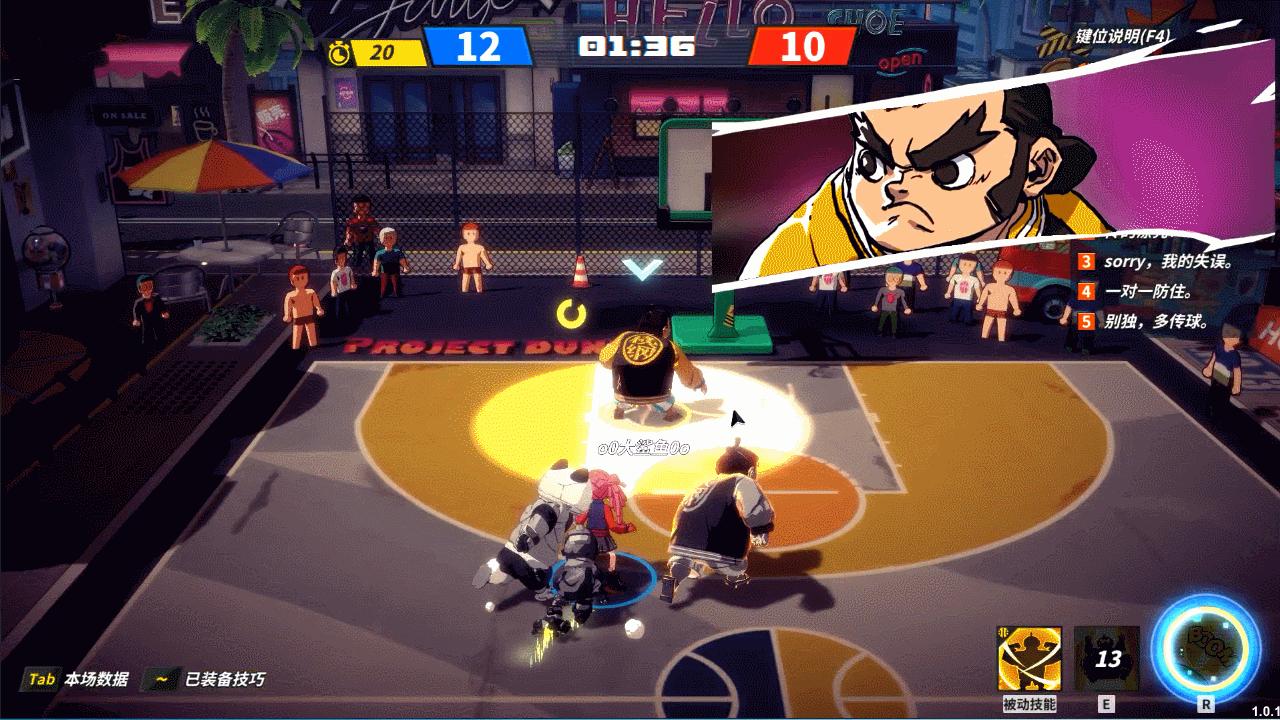Trigger the glowing blue ultimate ability orb
This screenshot has height=720, width=1280.
pos(1207,647)
